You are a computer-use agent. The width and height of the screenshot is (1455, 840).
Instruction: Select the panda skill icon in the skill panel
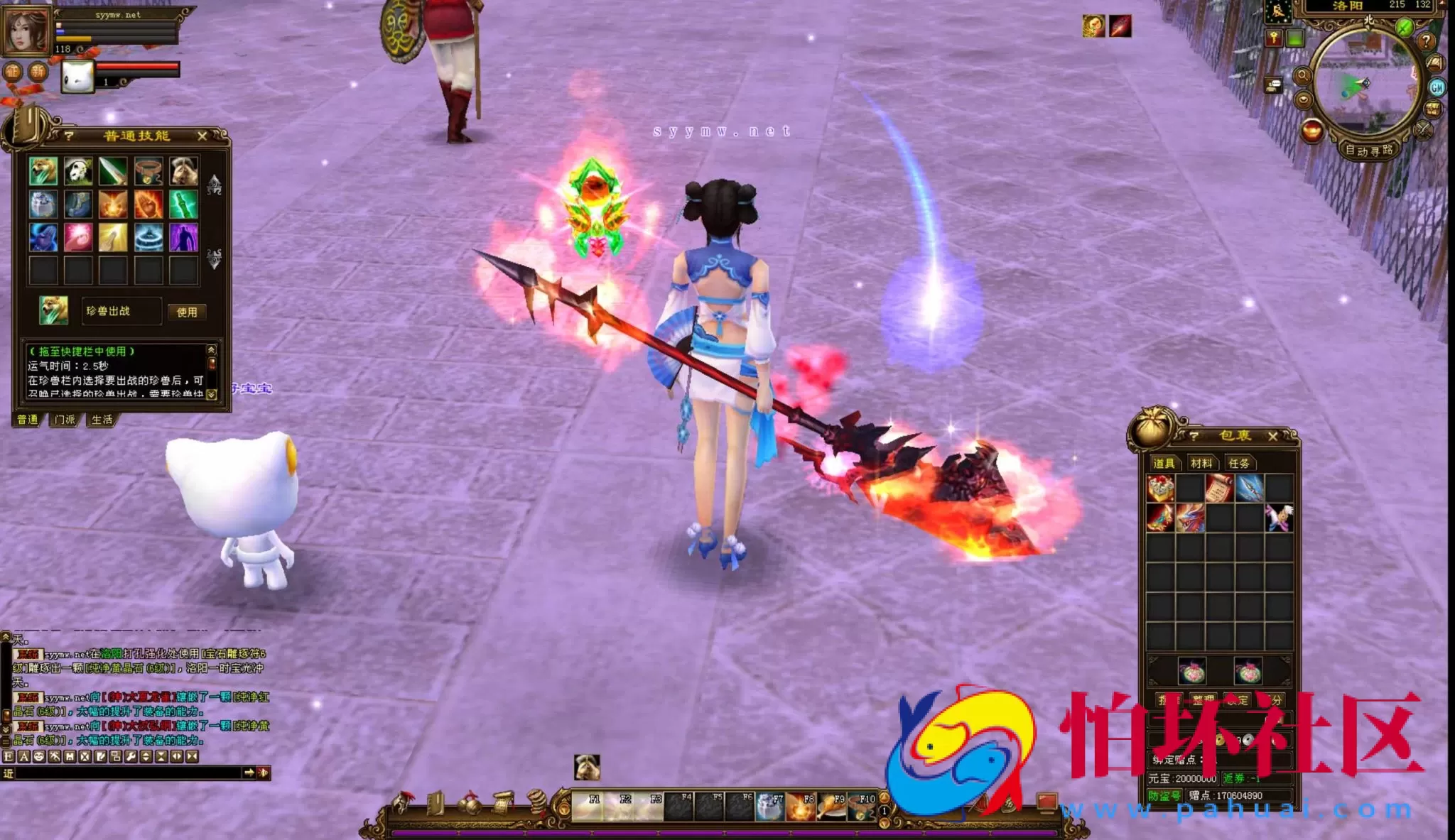(x=77, y=170)
